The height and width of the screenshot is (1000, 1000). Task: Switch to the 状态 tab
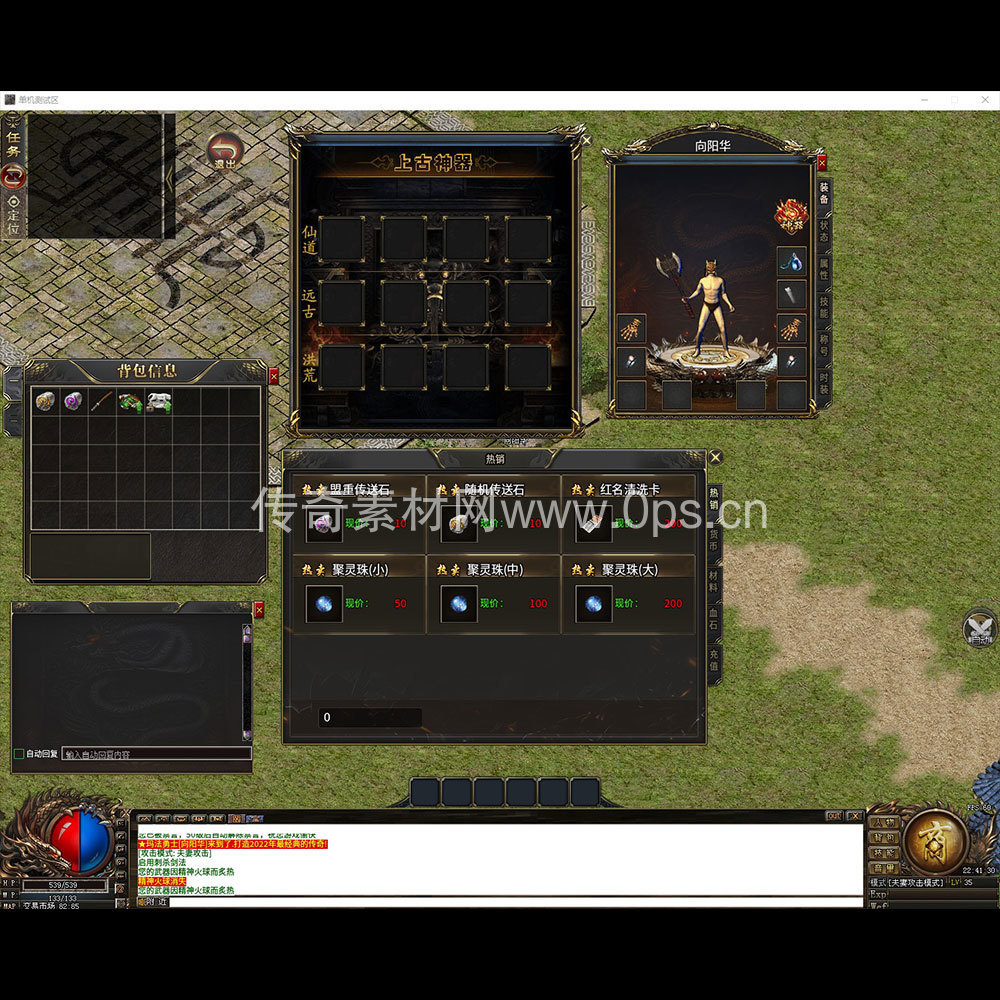click(x=824, y=233)
